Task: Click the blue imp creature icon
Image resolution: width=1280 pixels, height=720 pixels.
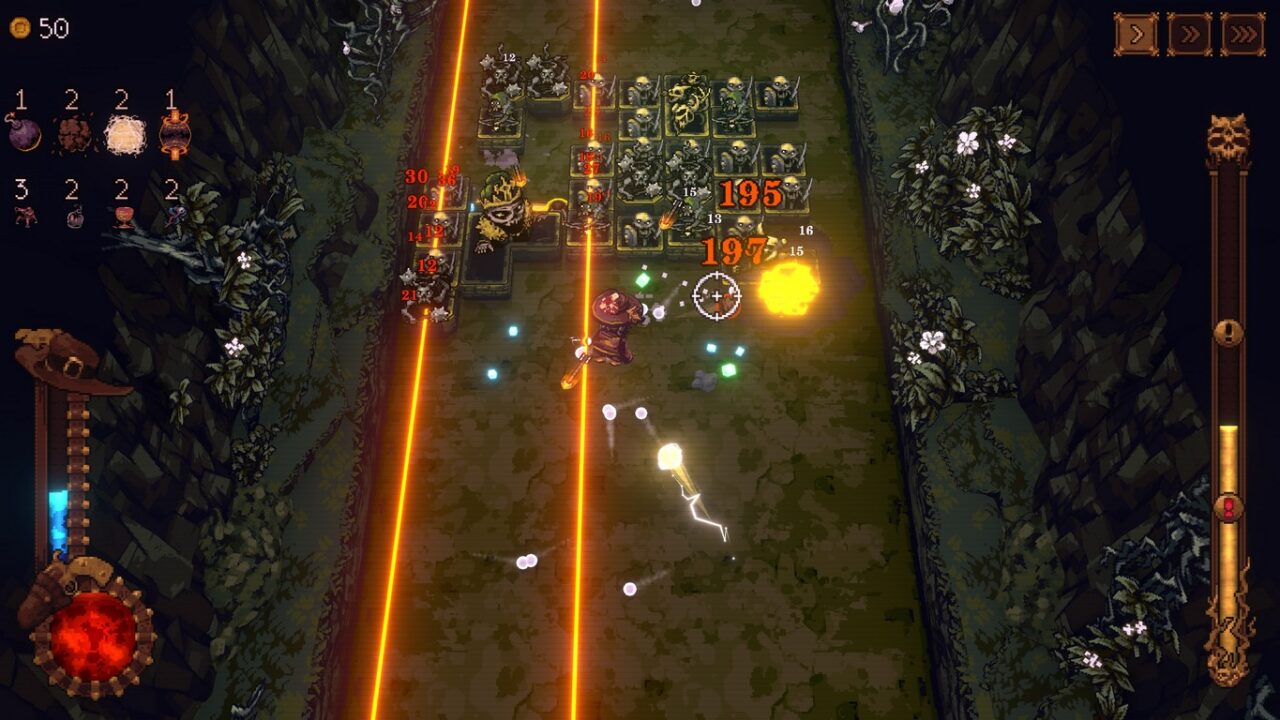Action: [174, 216]
